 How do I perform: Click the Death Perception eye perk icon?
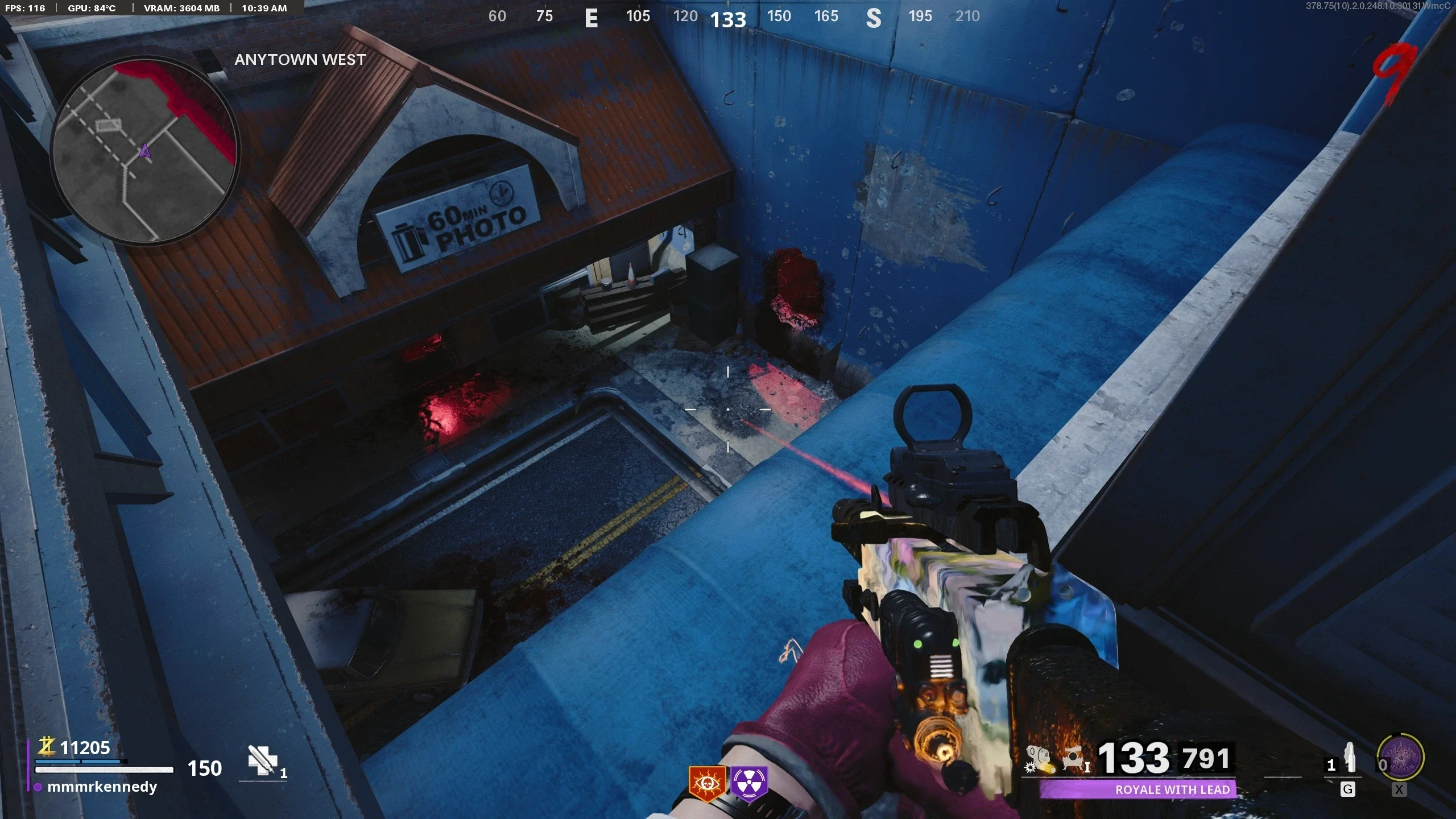point(707,784)
